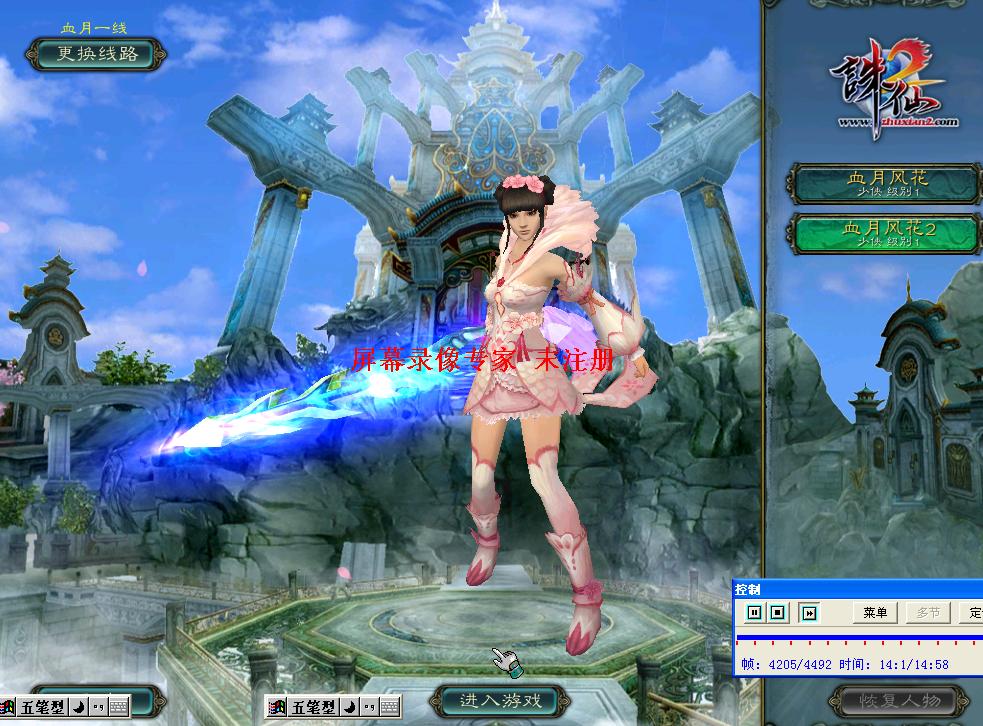
Task: Click the 恢复人物 restore character button
Action: pyautogui.click(x=899, y=698)
